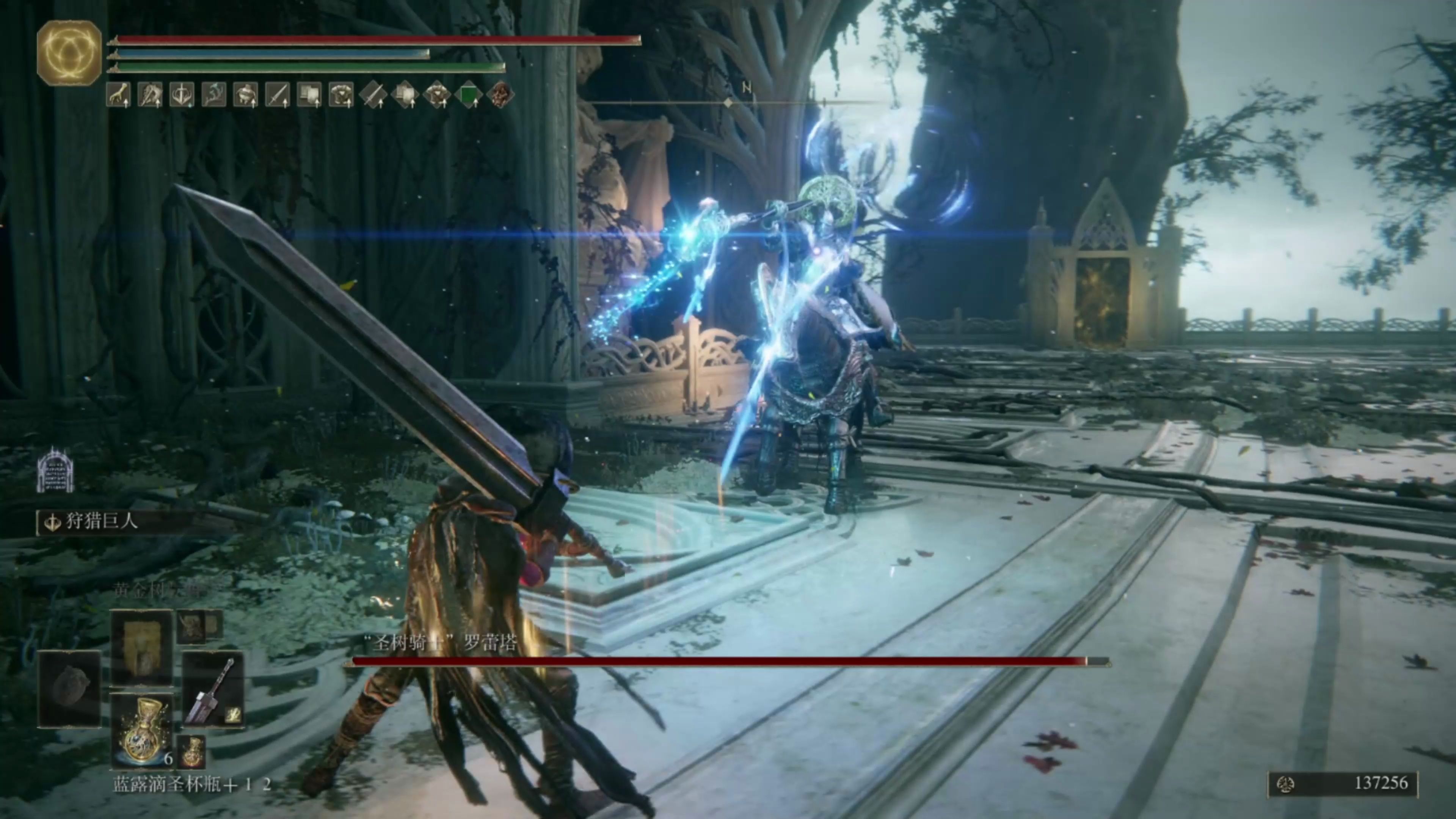Select the compass bar's N marker
Viewport: 1456px width, 819px height.
[746, 88]
